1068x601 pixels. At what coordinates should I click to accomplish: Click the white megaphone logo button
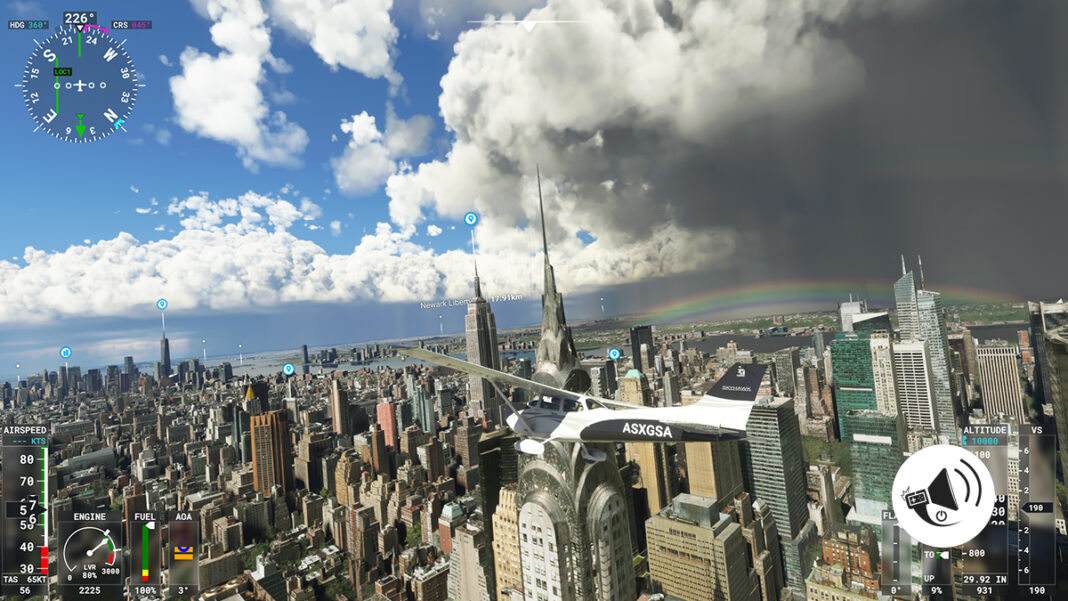click(x=942, y=496)
